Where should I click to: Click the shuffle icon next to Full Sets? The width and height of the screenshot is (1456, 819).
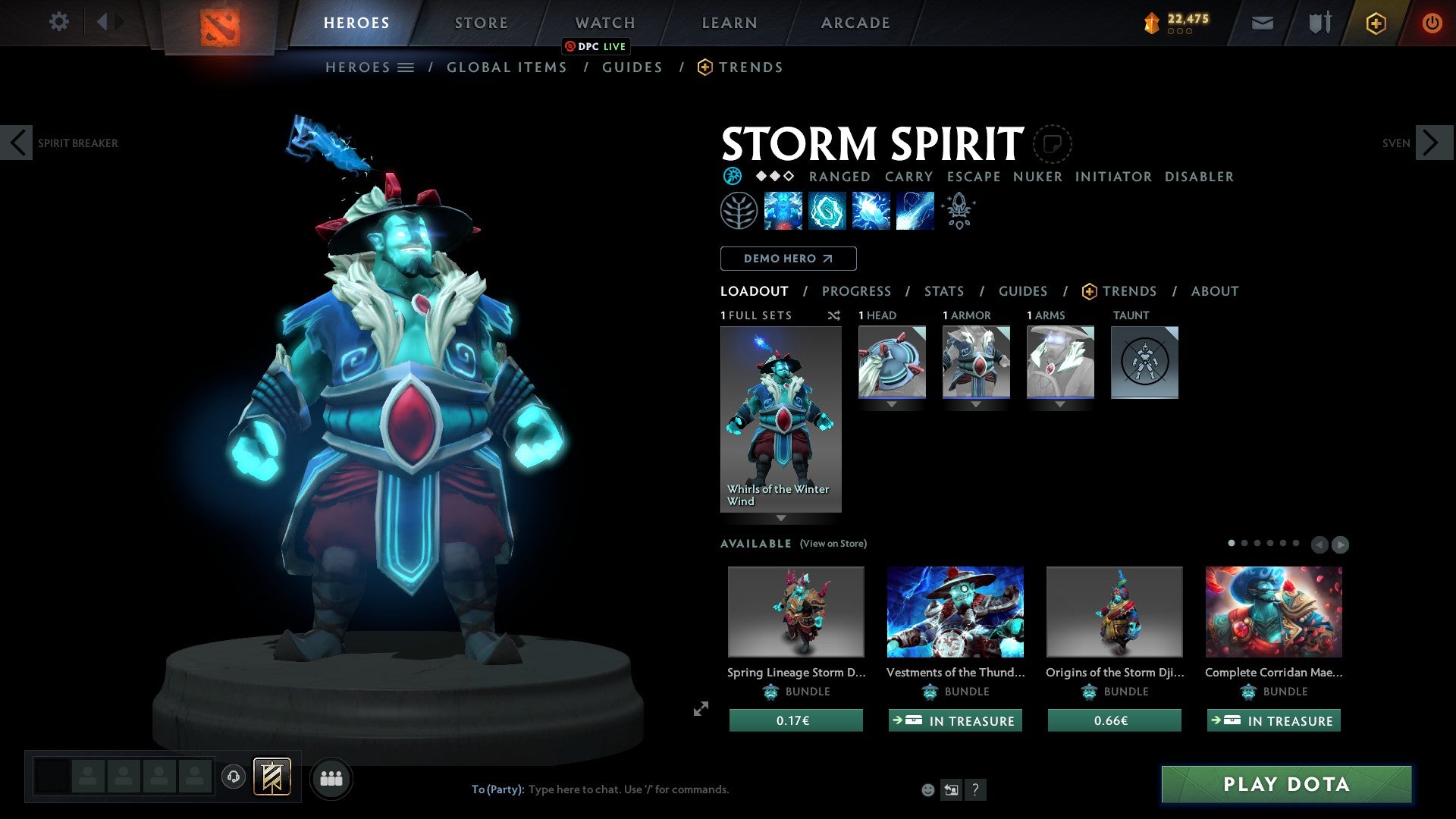(x=834, y=315)
